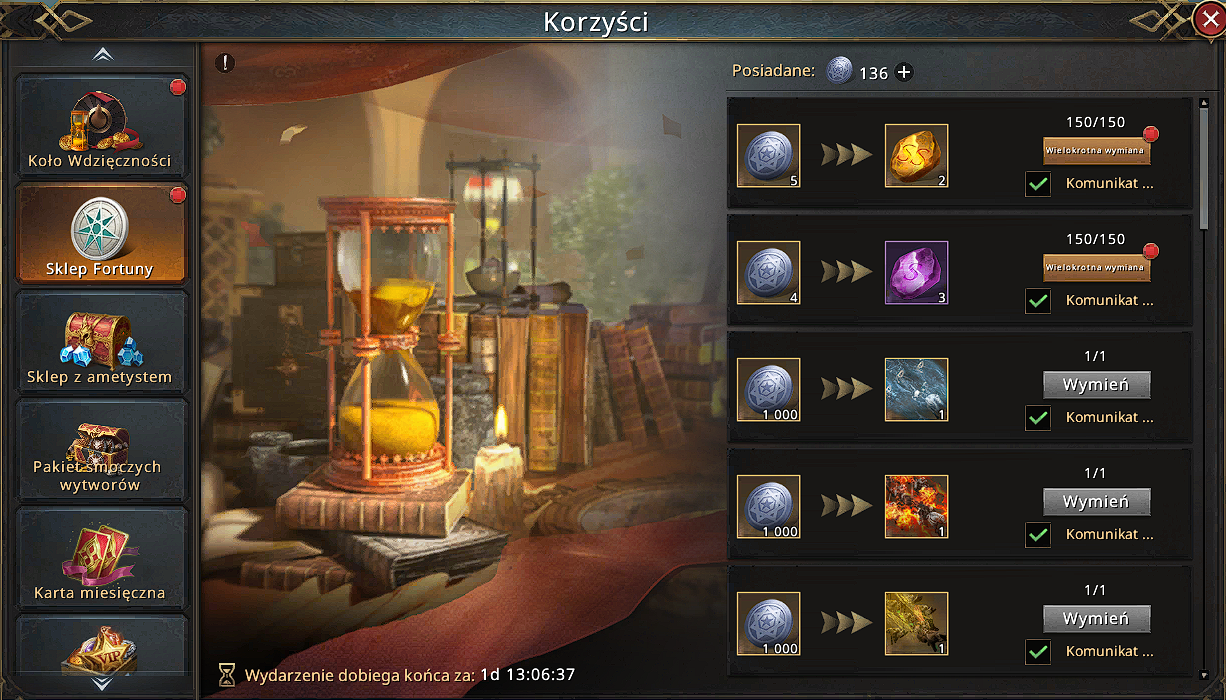1226x700 pixels.
Task: Click Wielokrotna wymiana for the orange gem
Action: coord(1096,151)
